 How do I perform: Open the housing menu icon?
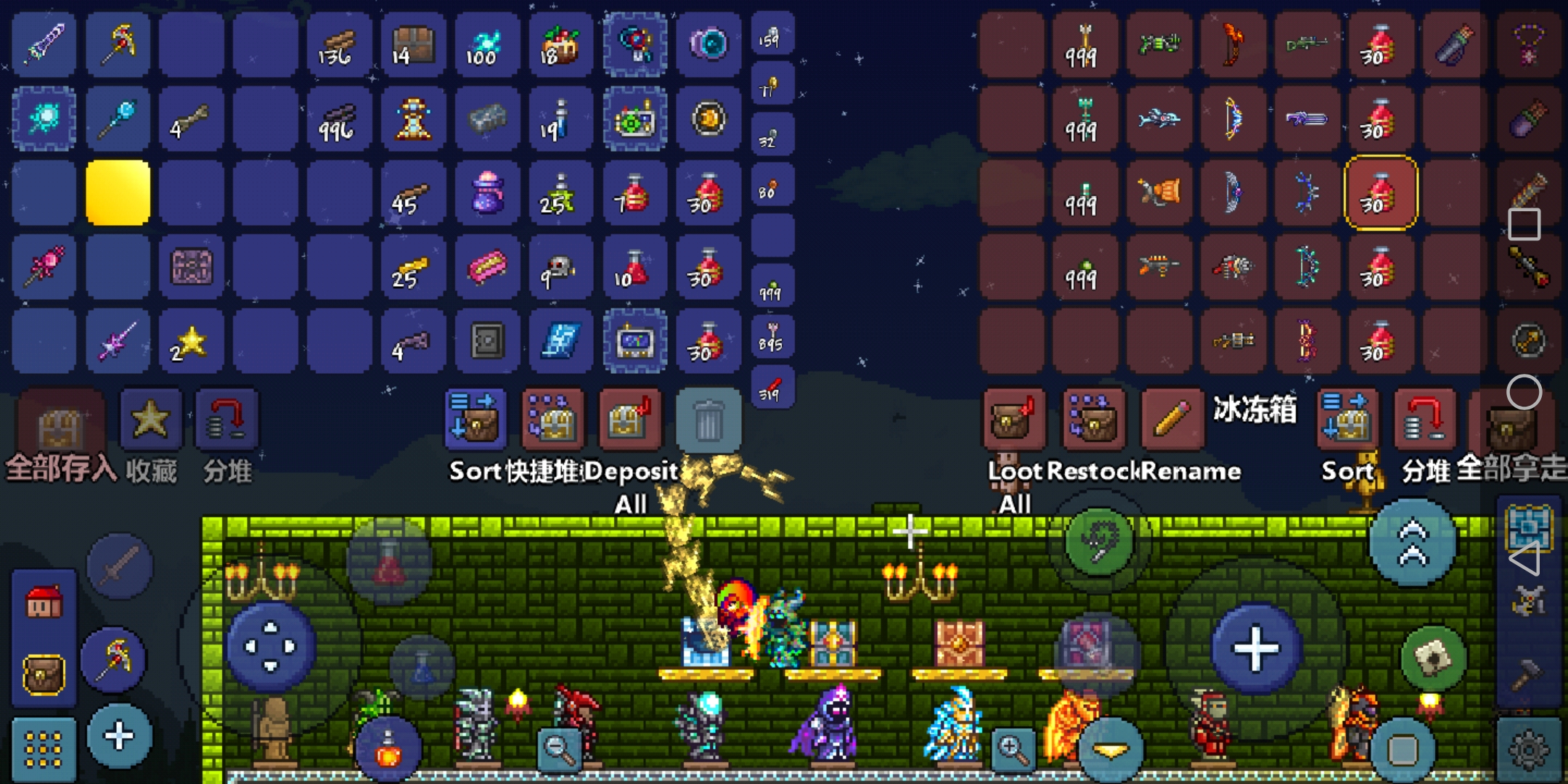(x=44, y=602)
